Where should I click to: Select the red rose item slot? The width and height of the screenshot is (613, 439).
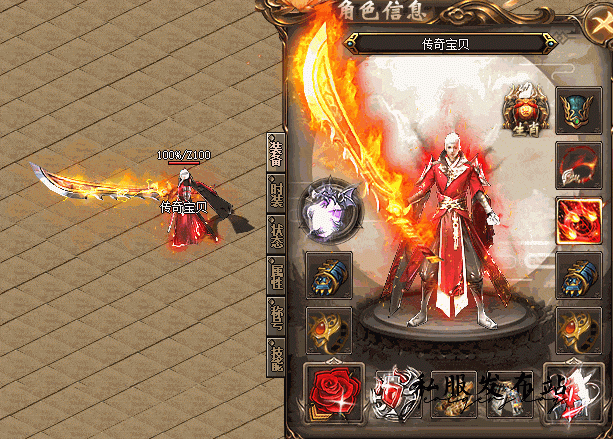[x=332, y=390]
